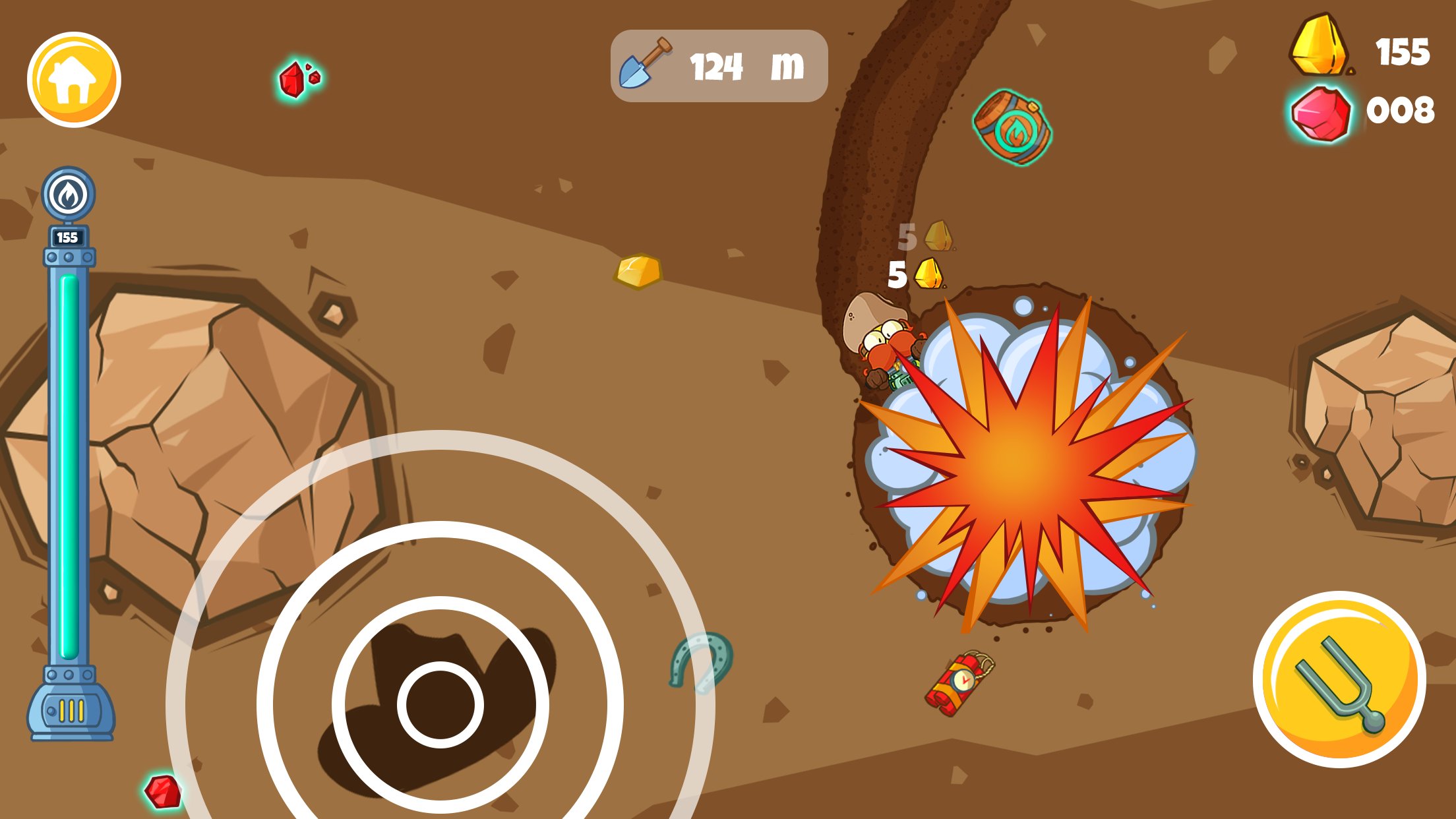Pick up the fuel barrel powerup

tap(1011, 127)
